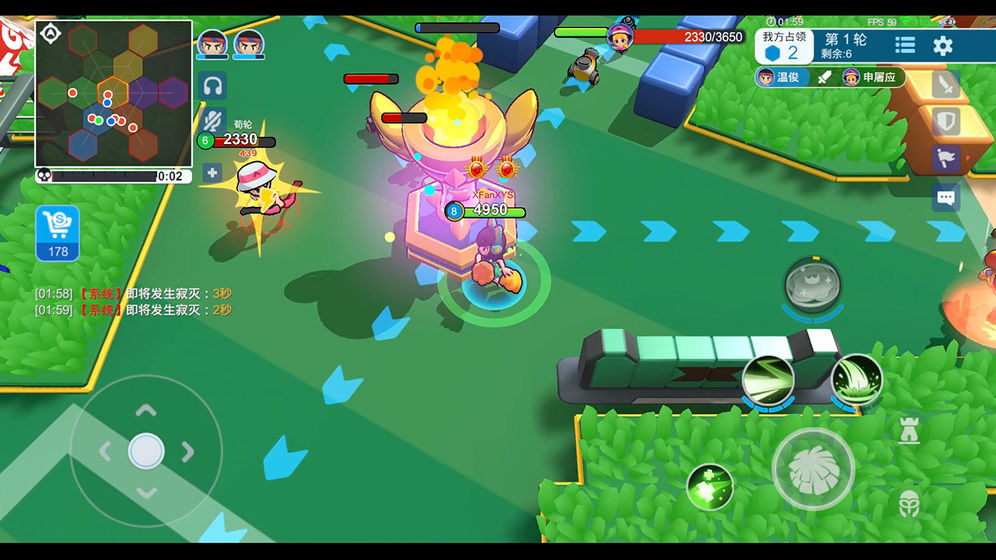Open the shop cart showing 178

(58, 233)
